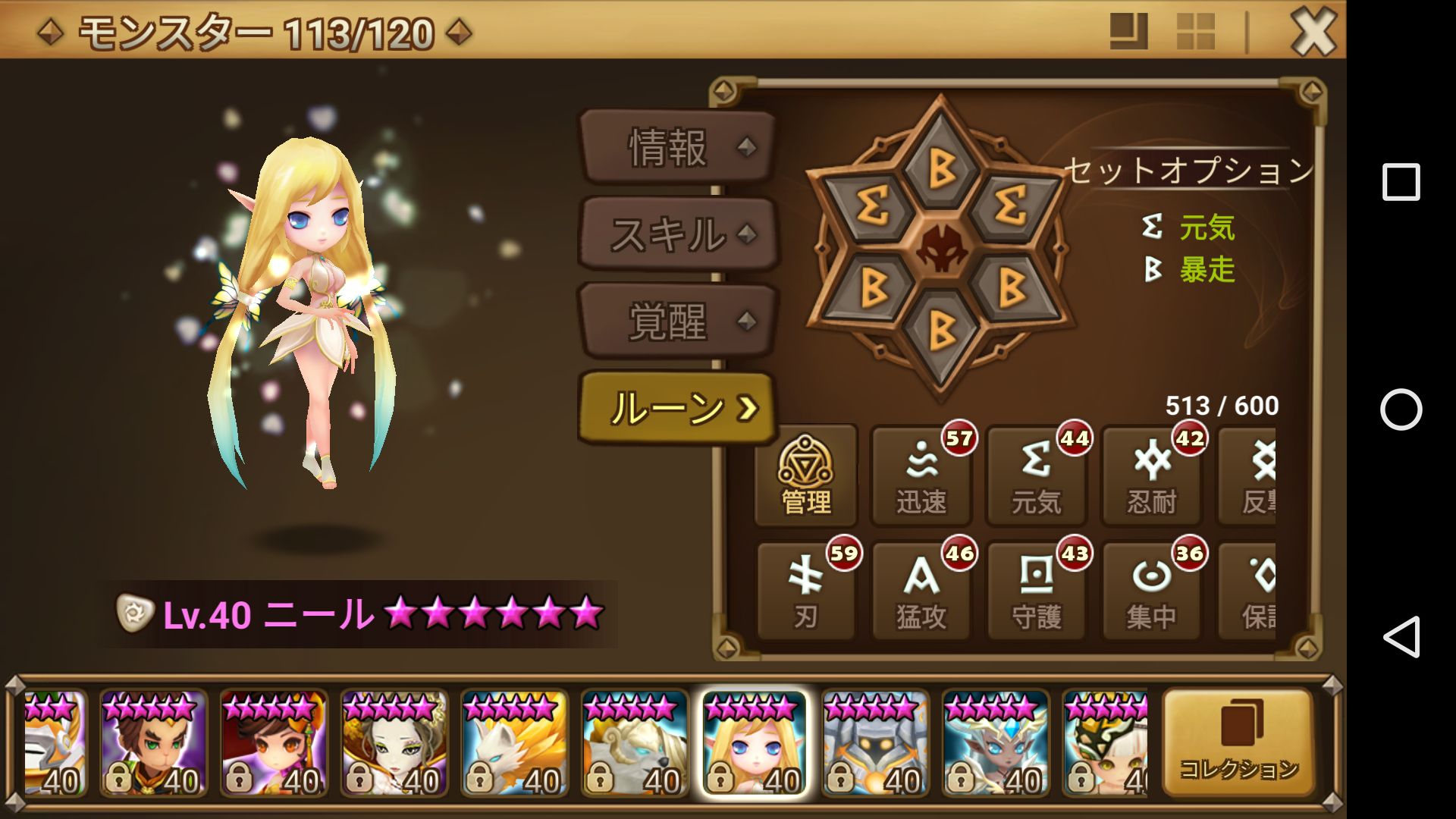Click the 守護 rune icon
Viewport: 1456px width, 819px height.
pyautogui.click(x=1037, y=591)
